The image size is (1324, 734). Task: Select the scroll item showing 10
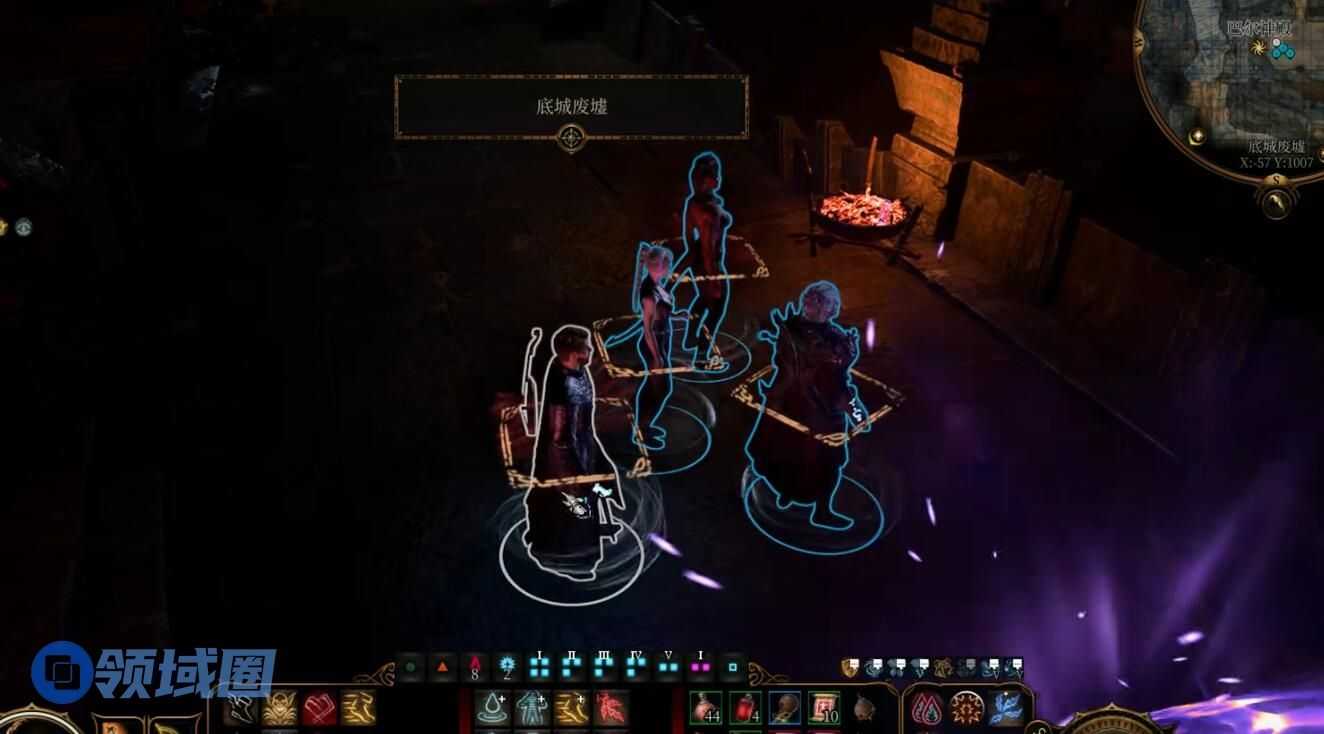coord(824,707)
